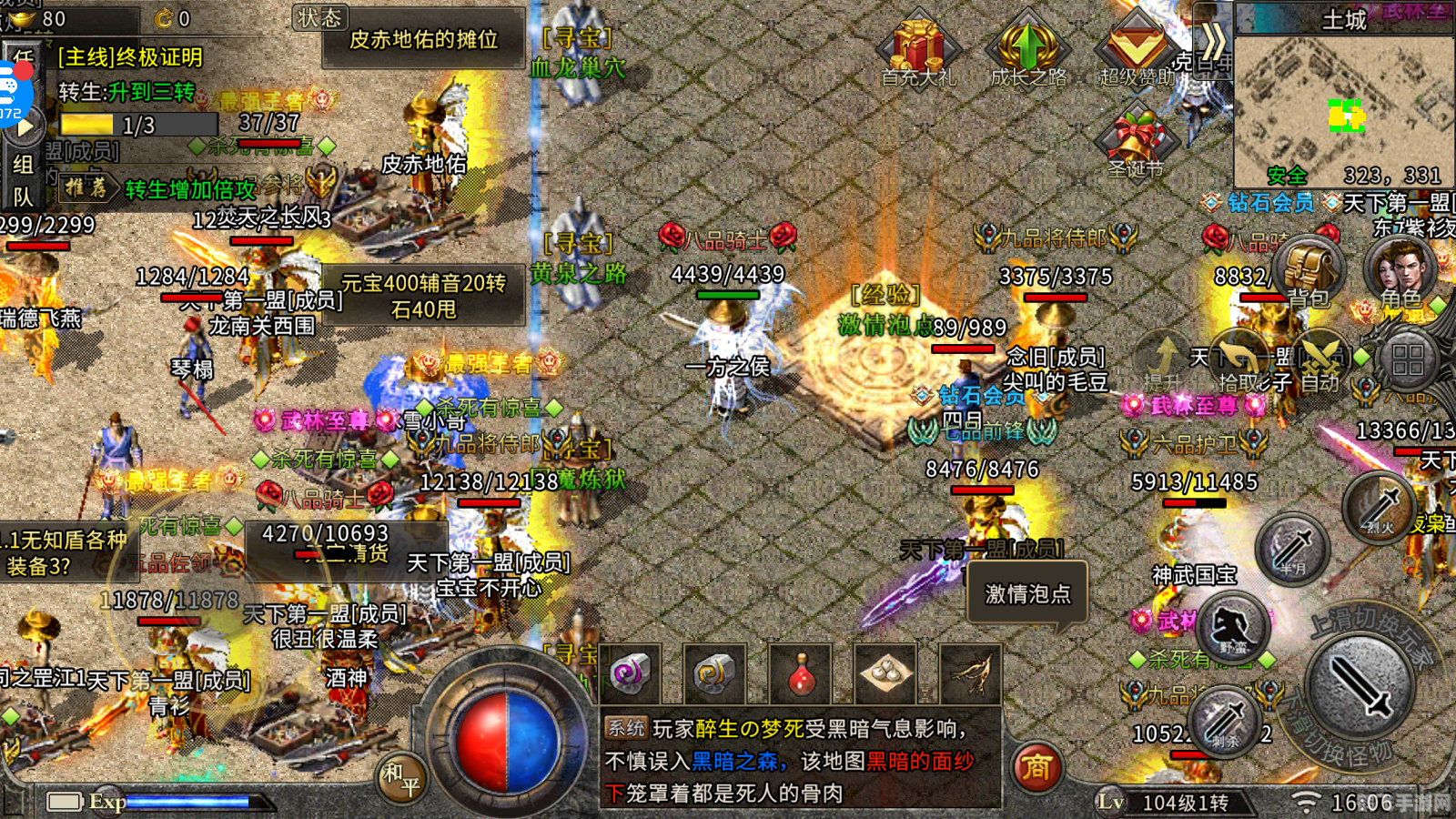Use the red potion in the hotbar

tap(801, 675)
